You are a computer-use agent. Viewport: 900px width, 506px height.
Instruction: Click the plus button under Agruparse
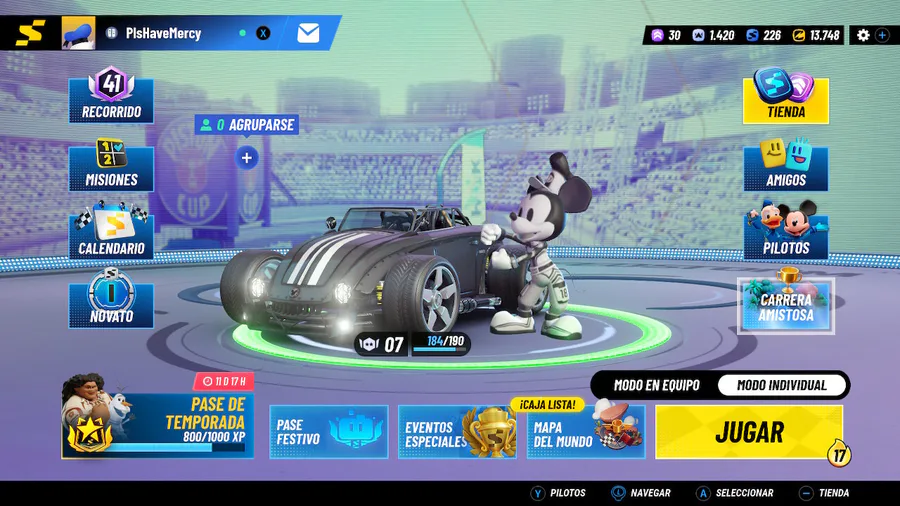[247, 157]
